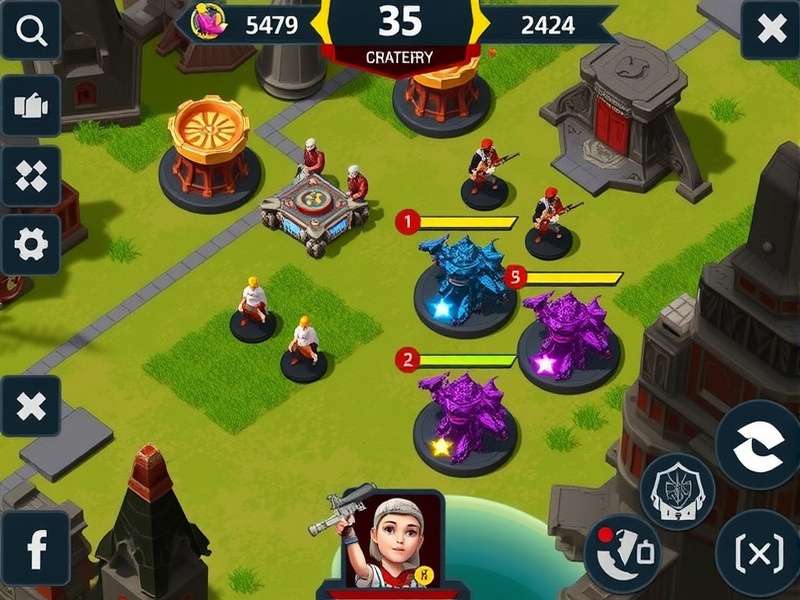Click the thumbs-up icon button
This screenshot has width=800, height=600.
(31, 106)
